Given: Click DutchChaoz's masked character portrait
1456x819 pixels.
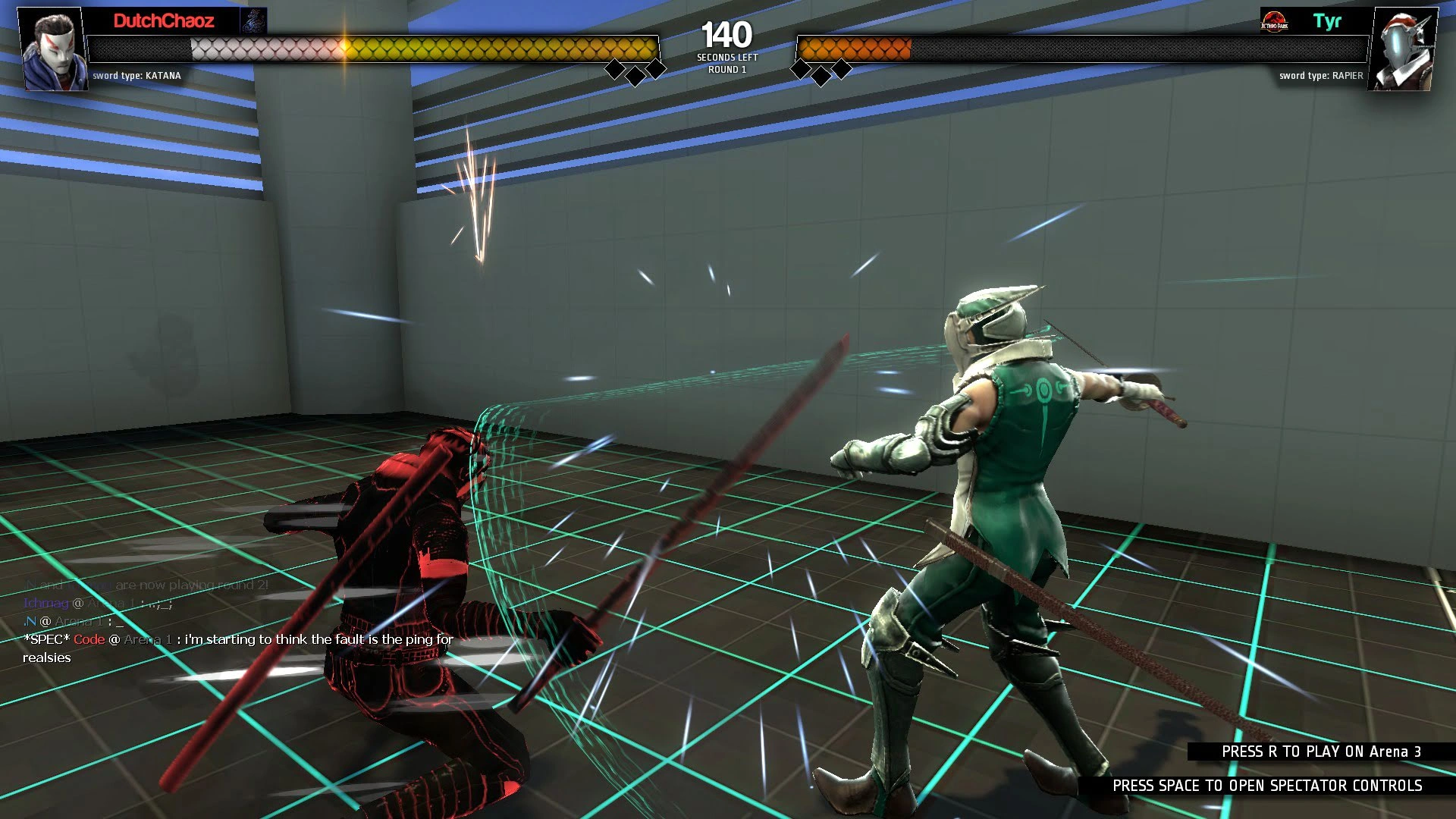Looking at the screenshot, I should click(x=52, y=49).
